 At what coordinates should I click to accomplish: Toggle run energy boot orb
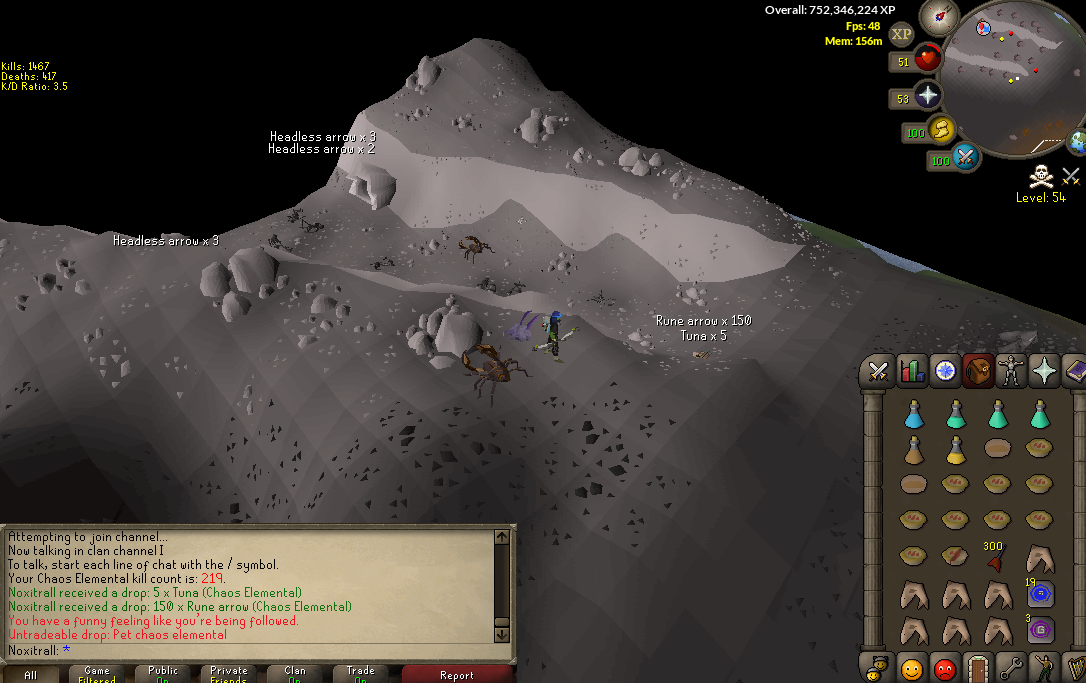(941, 129)
